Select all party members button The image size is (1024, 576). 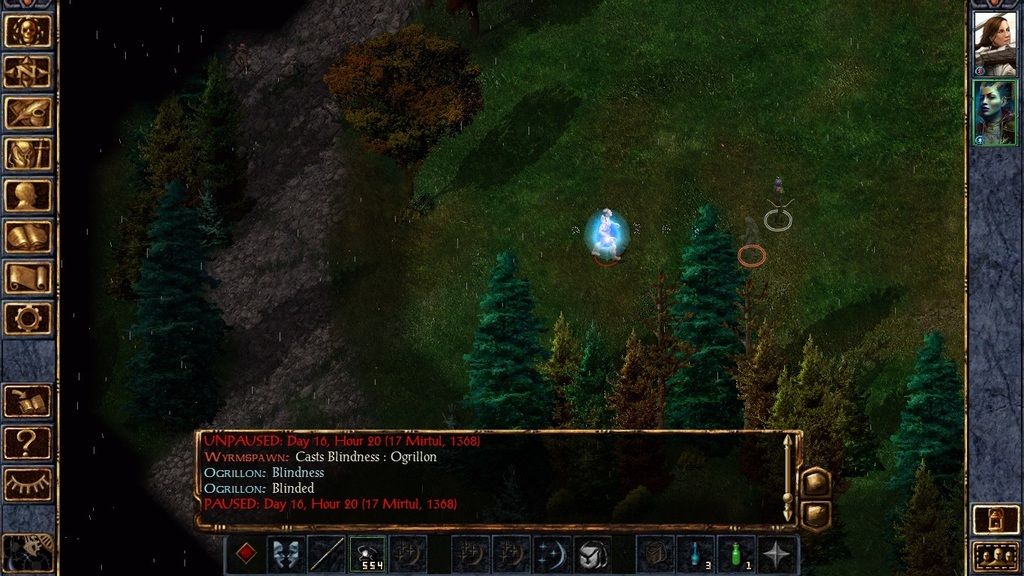coord(994,555)
